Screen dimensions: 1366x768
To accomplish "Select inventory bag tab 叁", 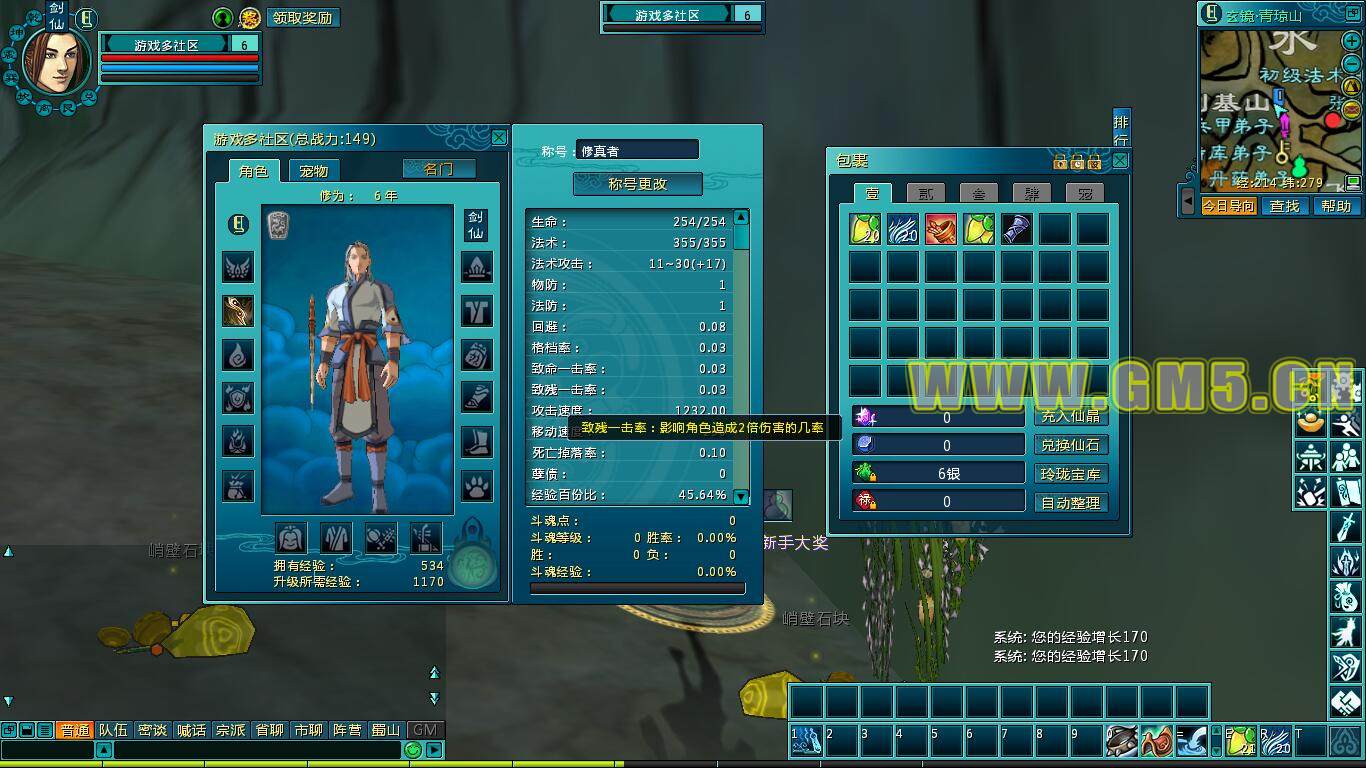I will 979,193.
